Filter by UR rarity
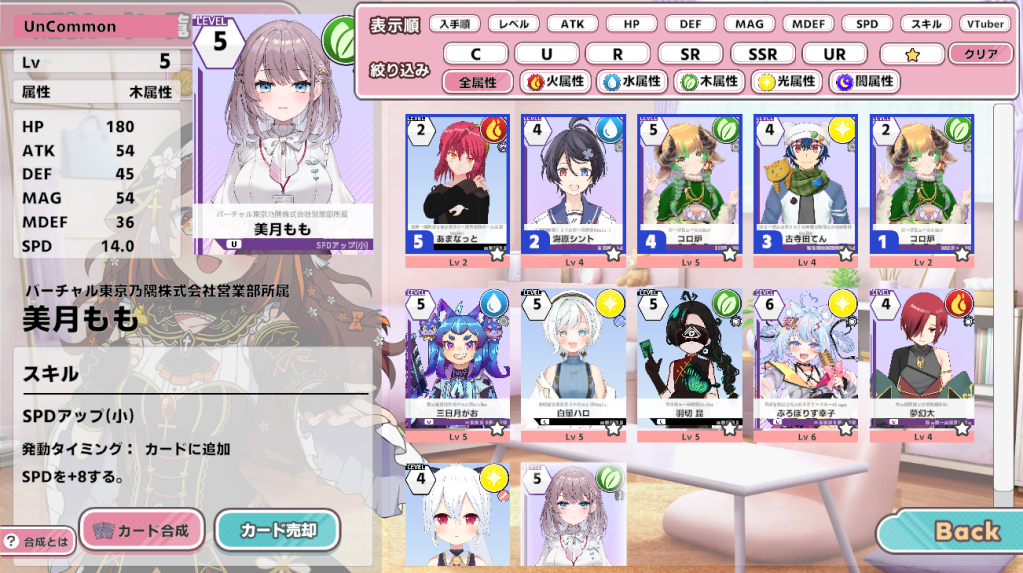 pyautogui.click(x=832, y=53)
